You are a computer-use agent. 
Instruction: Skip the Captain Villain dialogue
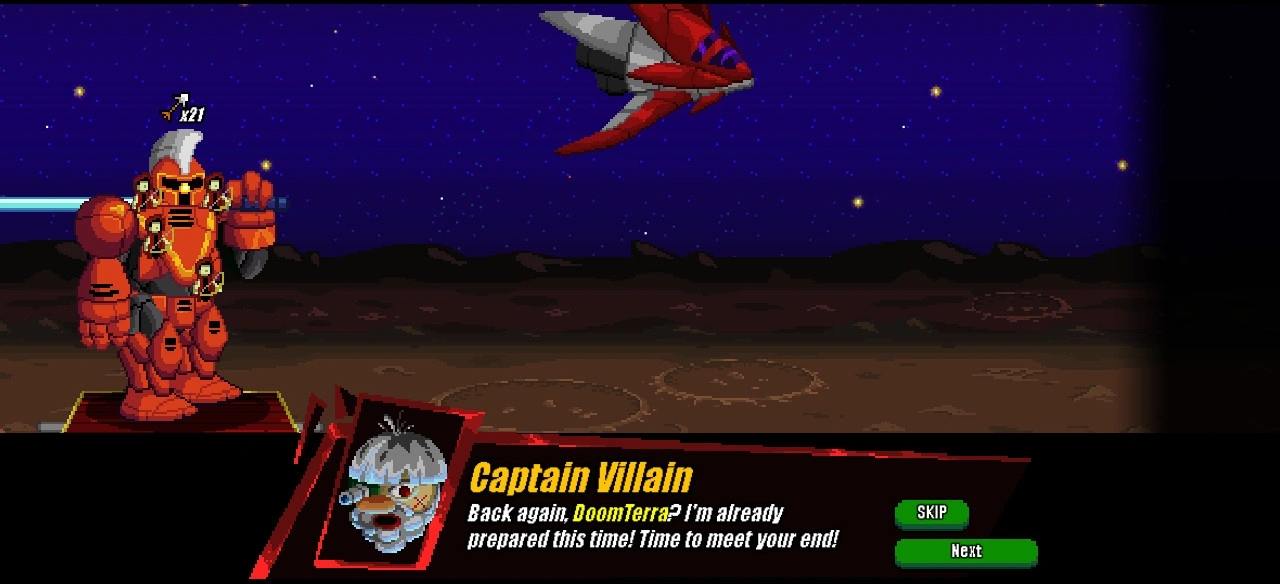[x=931, y=513]
